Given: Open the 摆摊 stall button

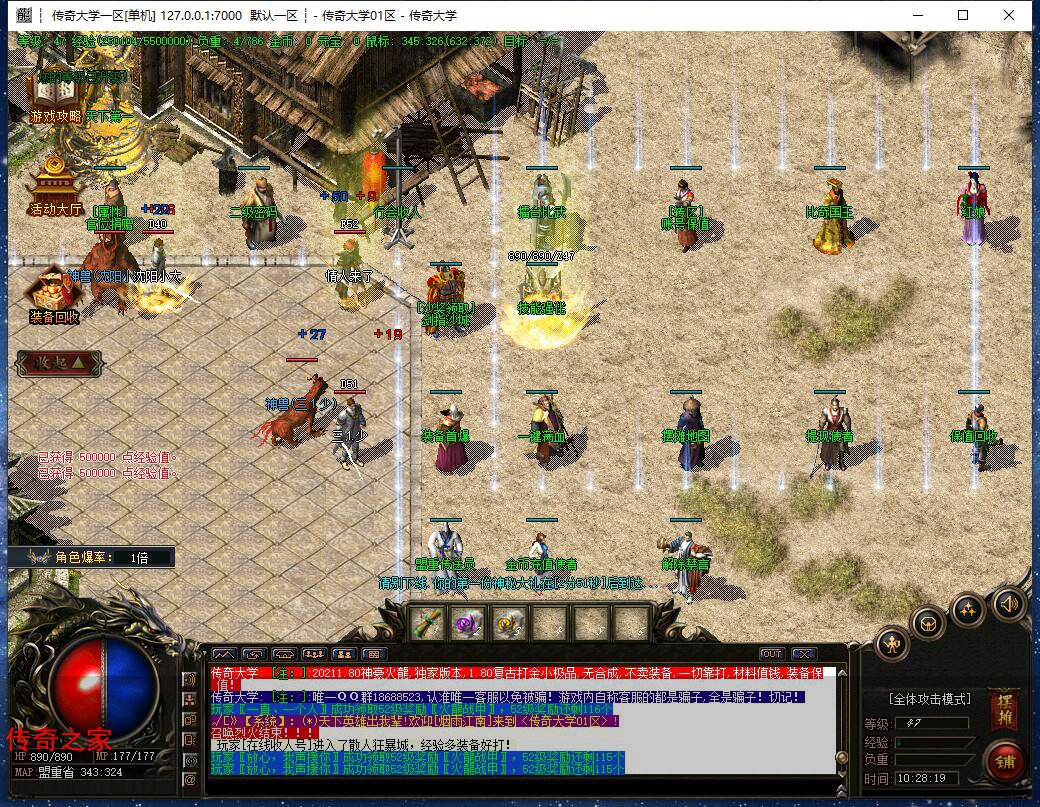Looking at the screenshot, I should click(1003, 707).
